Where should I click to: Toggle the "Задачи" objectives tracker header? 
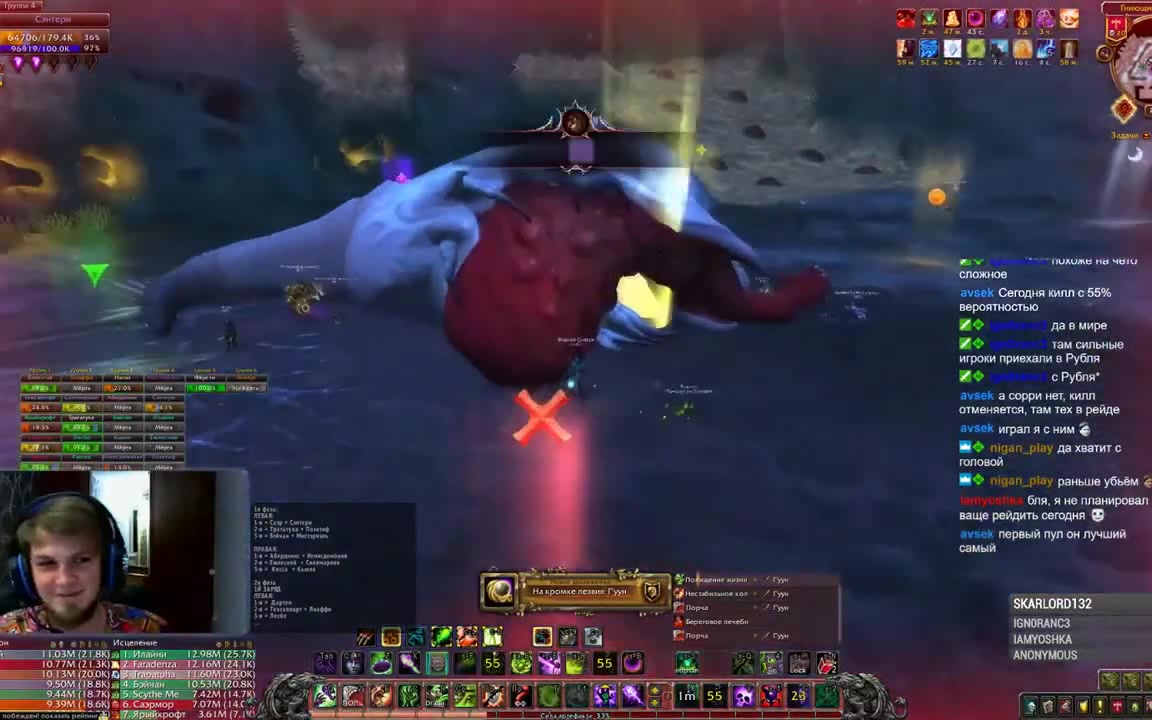[1124, 135]
